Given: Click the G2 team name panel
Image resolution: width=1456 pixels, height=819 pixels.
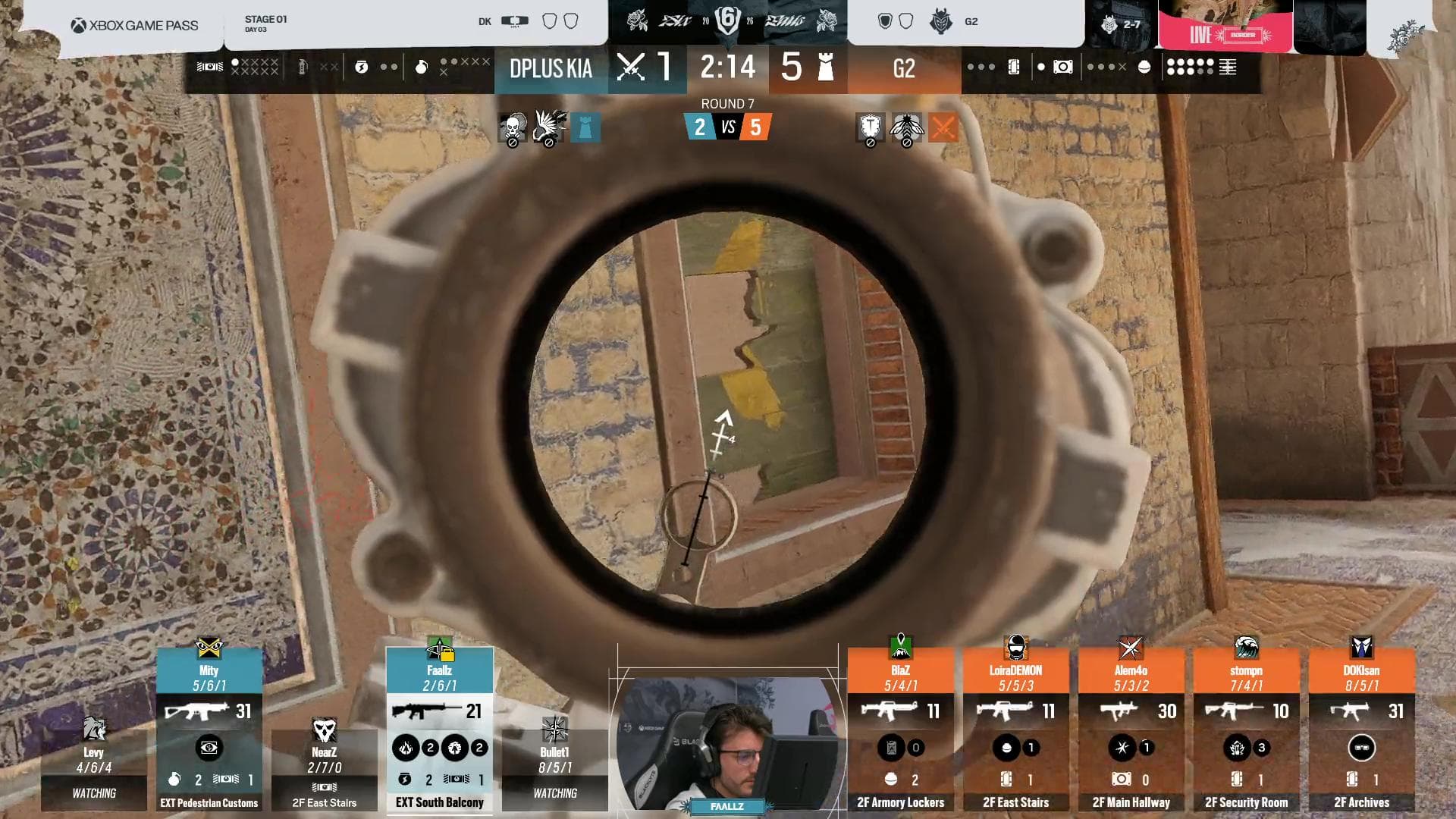Looking at the screenshot, I should click(904, 69).
